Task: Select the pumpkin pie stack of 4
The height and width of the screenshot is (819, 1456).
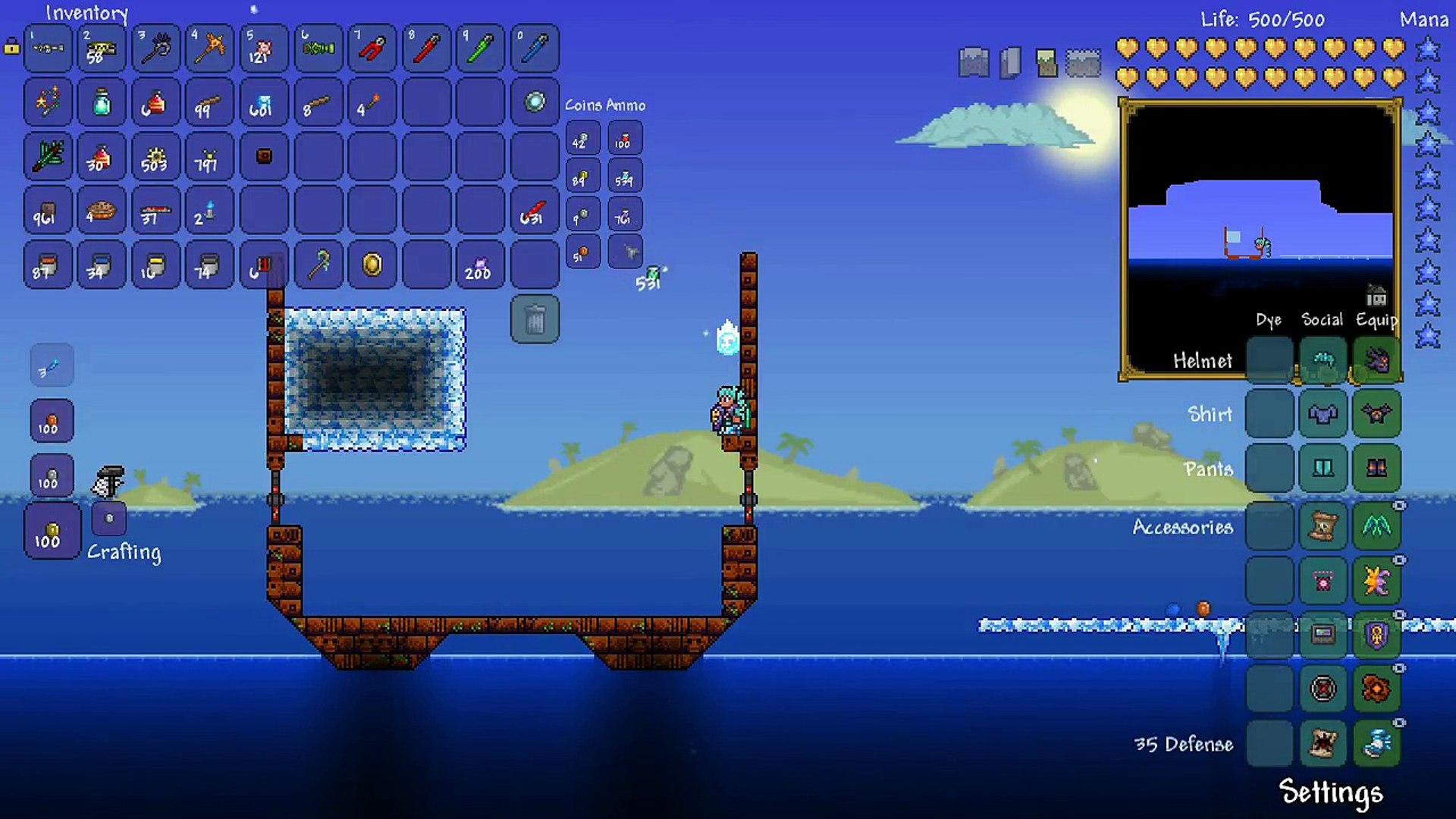Action: [102, 211]
